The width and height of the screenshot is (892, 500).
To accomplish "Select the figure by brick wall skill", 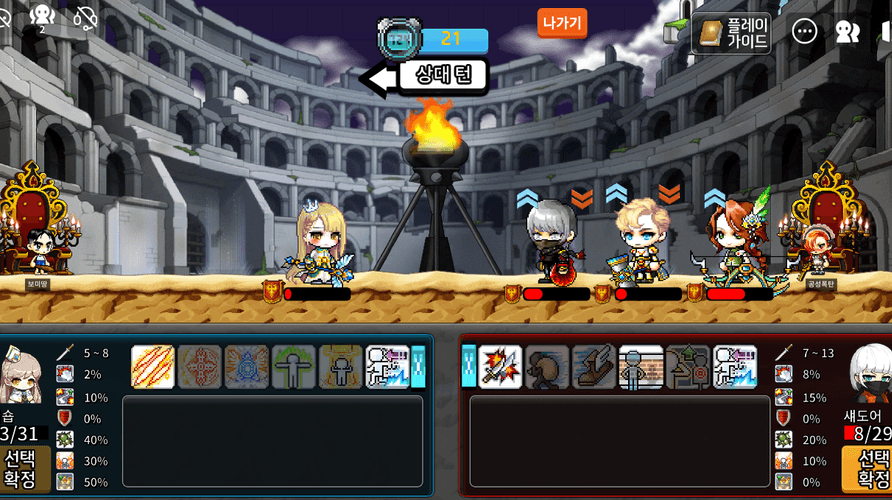I will coord(641,367).
